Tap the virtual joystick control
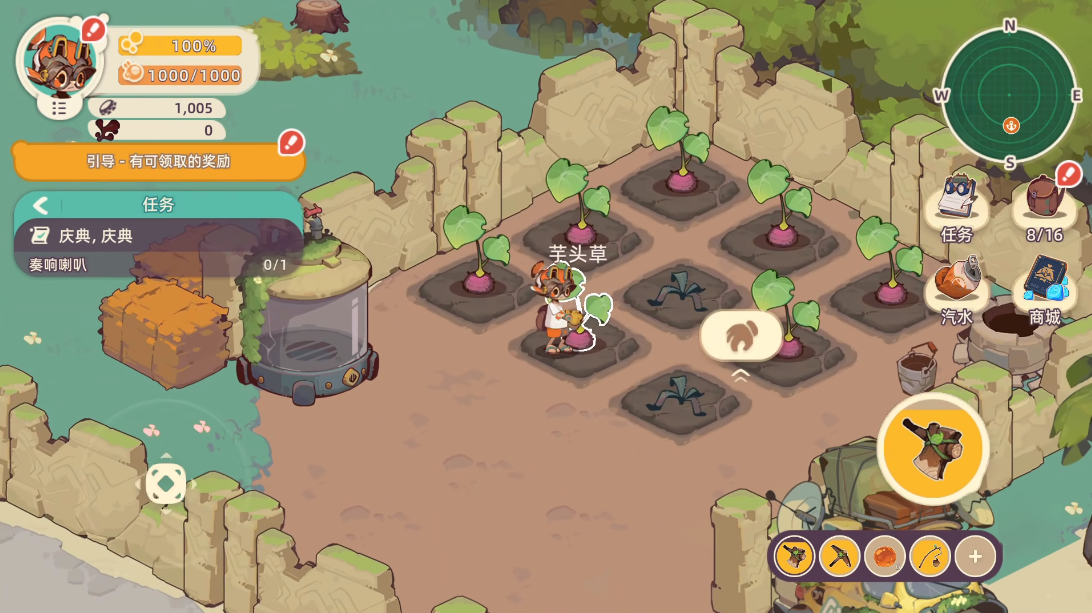The width and height of the screenshot is (1092, 613). coord(166,484)
